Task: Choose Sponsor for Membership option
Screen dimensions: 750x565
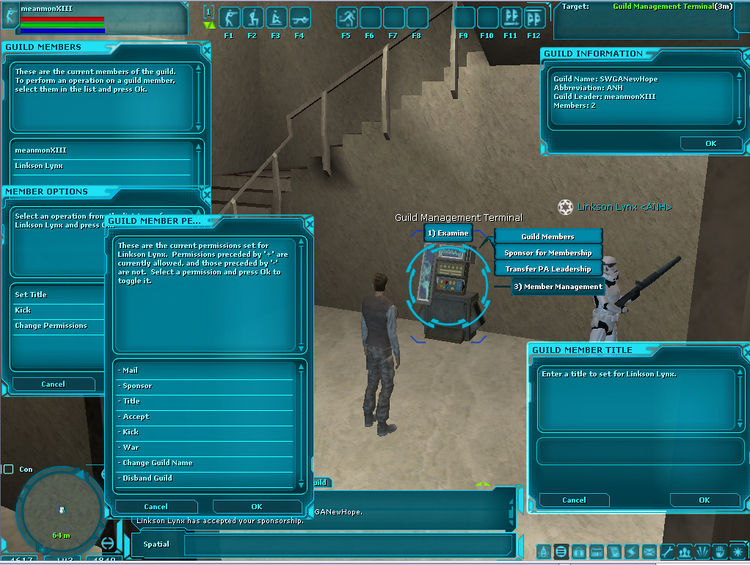Action: (548, 253)
